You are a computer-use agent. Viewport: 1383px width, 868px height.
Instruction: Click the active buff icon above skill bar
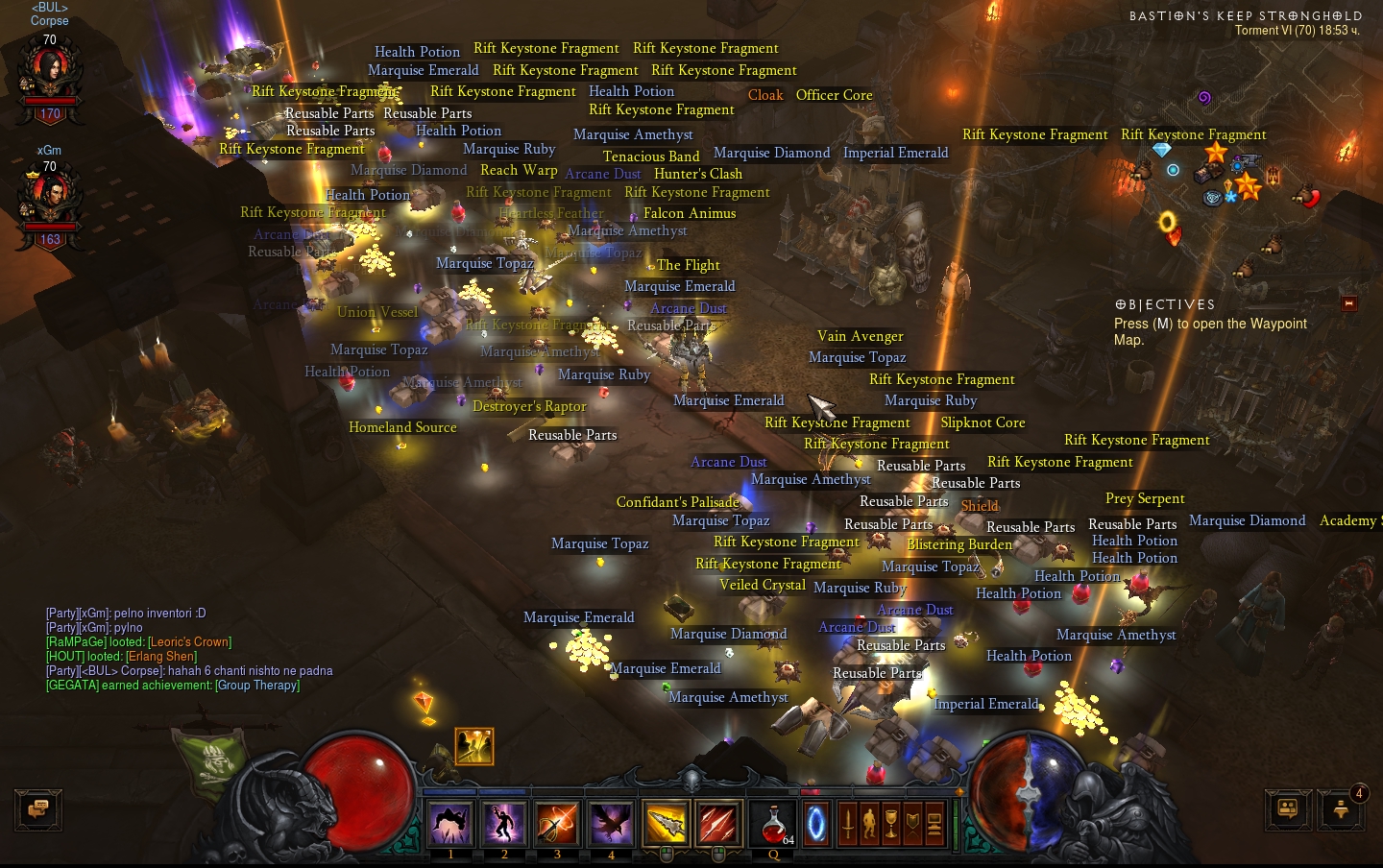[474, 746]
